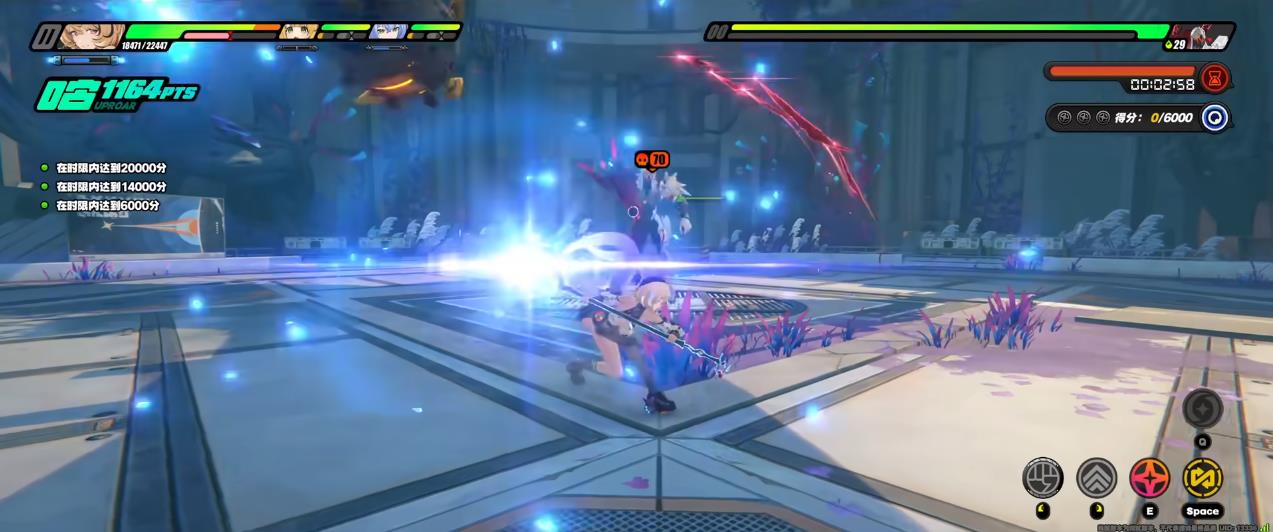Screen dimensions: 1273x532
Task: Switch to the blue-haired teammate portrait
Action: (385, 32)
